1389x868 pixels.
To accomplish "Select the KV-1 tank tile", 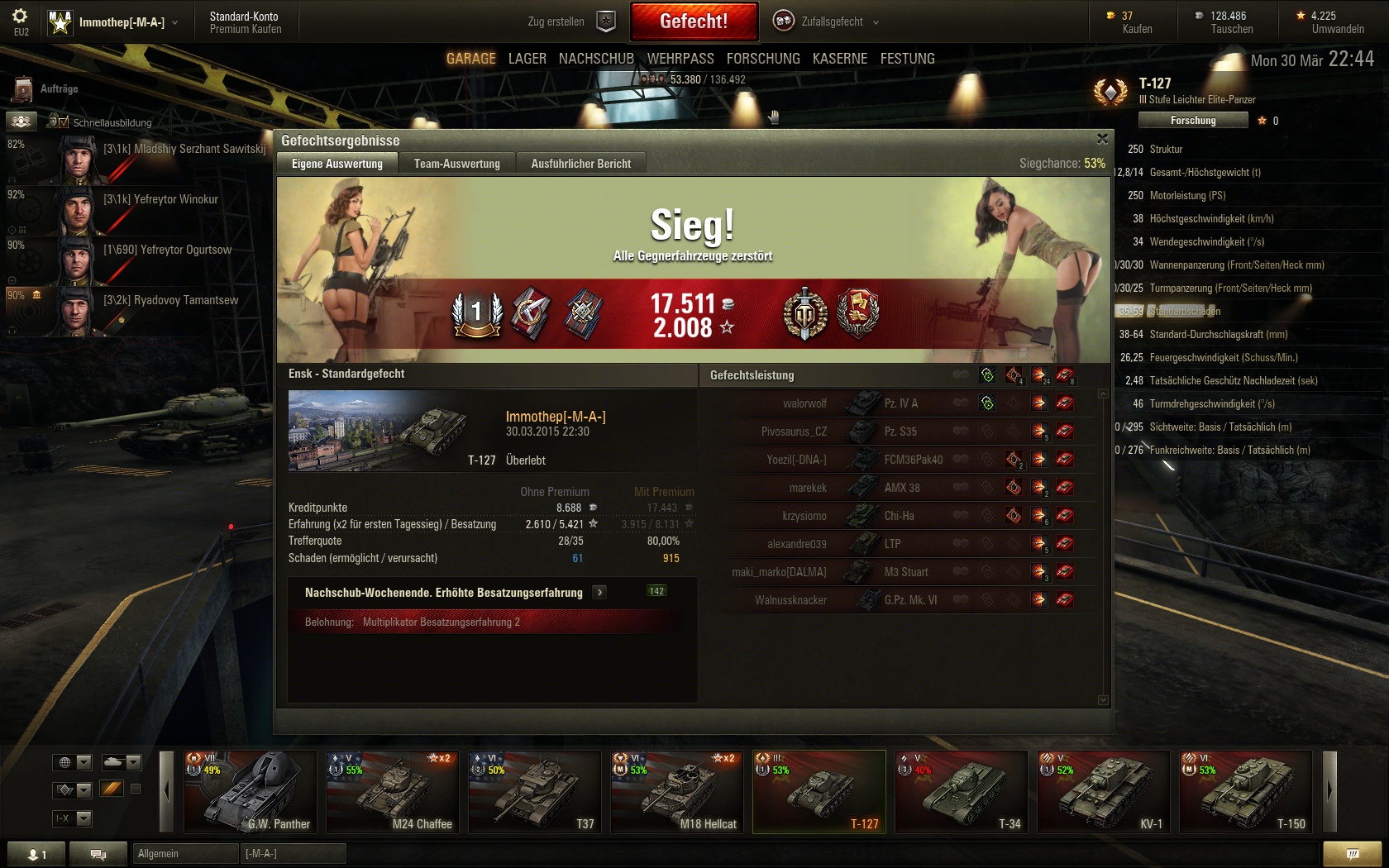I will [1103, 791].
